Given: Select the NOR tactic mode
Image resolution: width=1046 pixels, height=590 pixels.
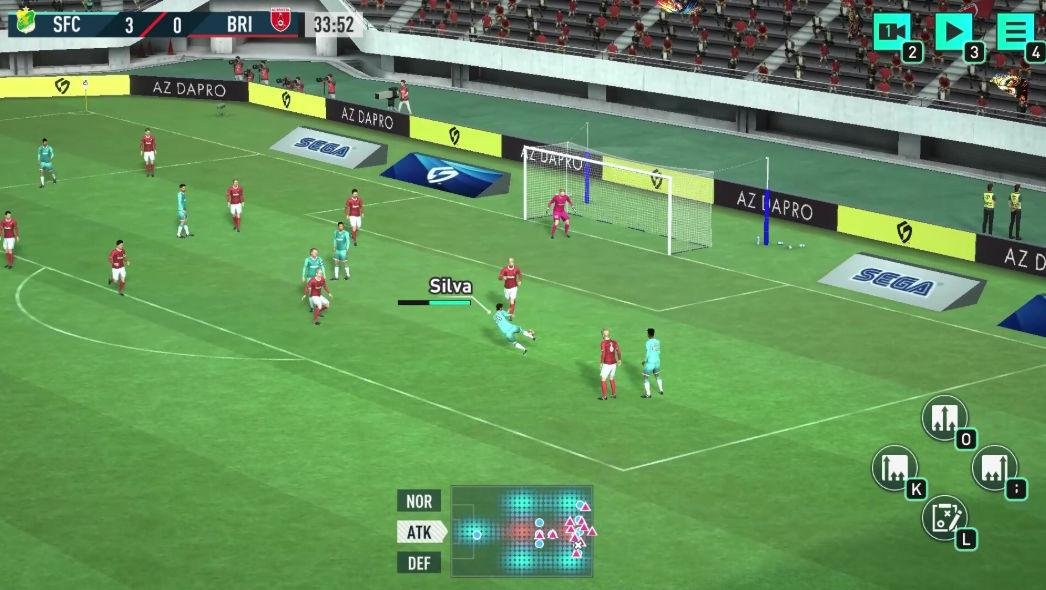Looking at the screenshot, I should [420, 501].
